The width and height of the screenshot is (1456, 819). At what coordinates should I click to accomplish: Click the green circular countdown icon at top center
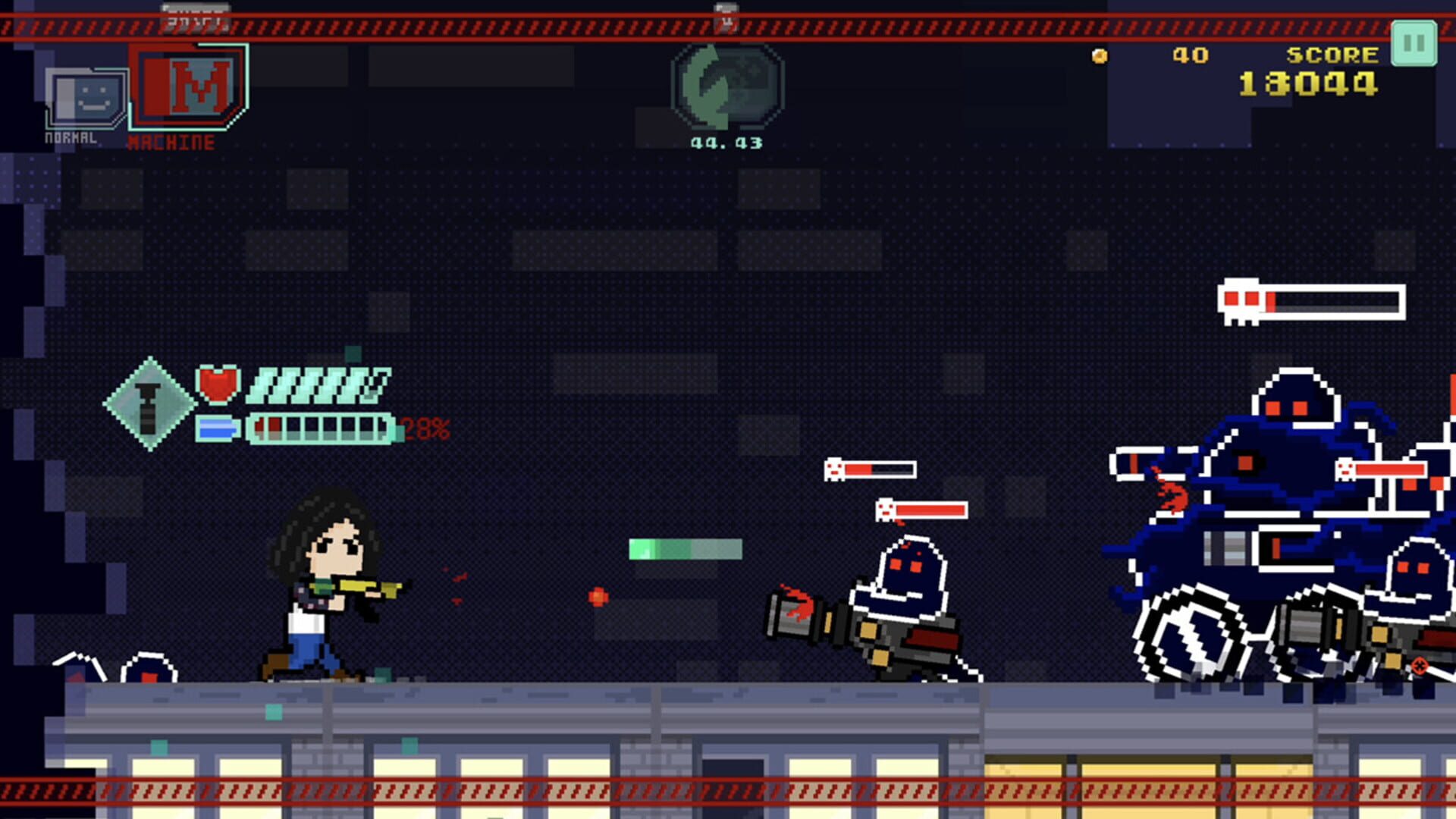(728, 83)
